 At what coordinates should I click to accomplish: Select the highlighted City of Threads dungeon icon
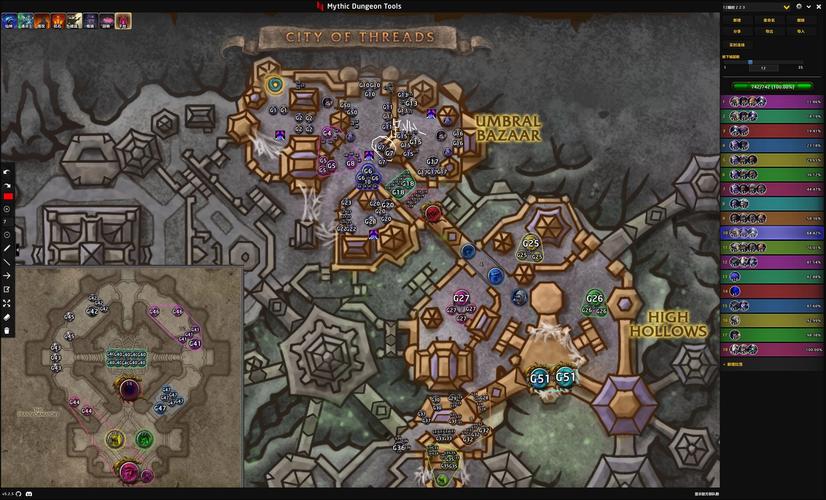click(x=123, y=20)
